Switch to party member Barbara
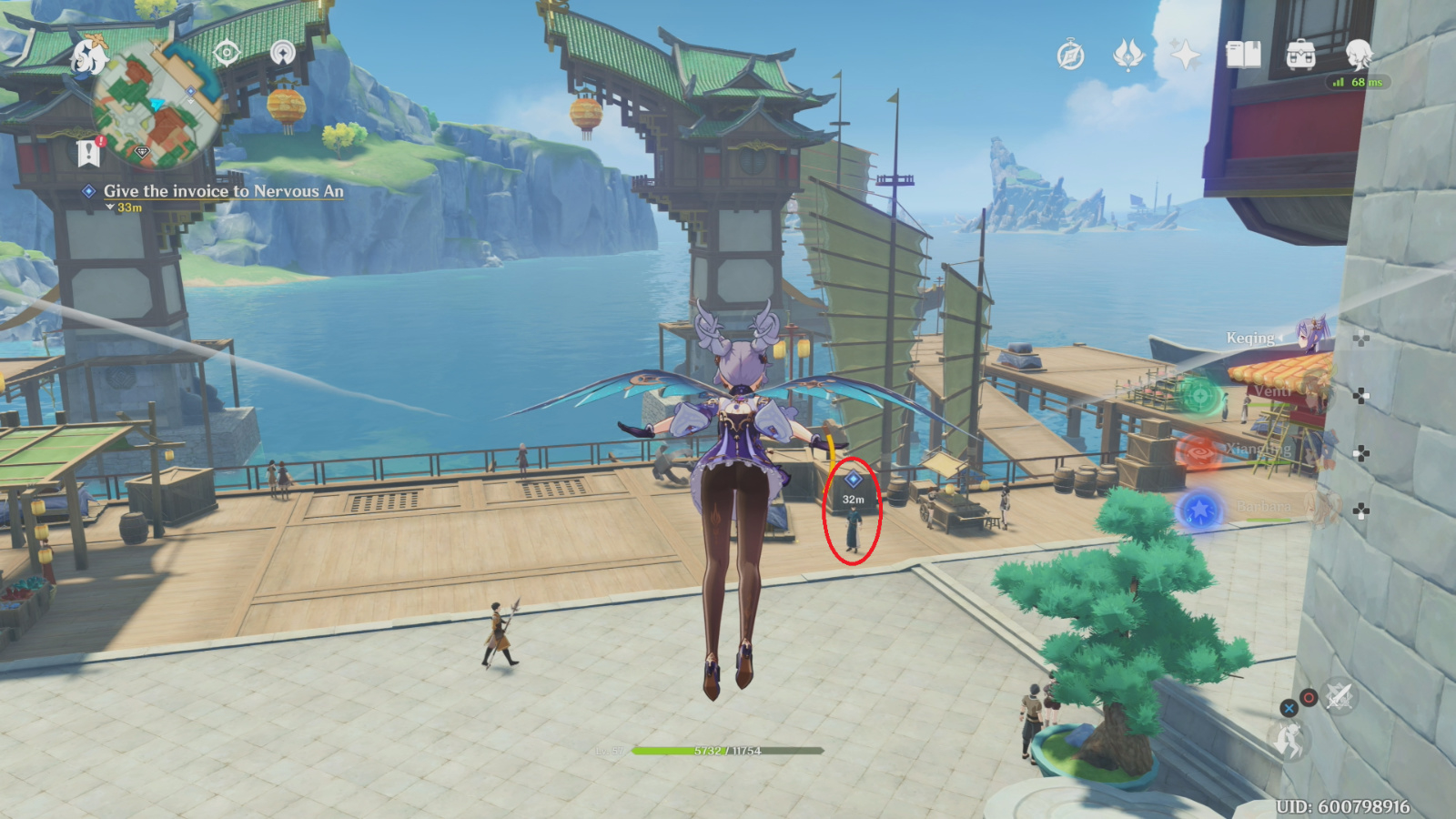 [1265, 508]
